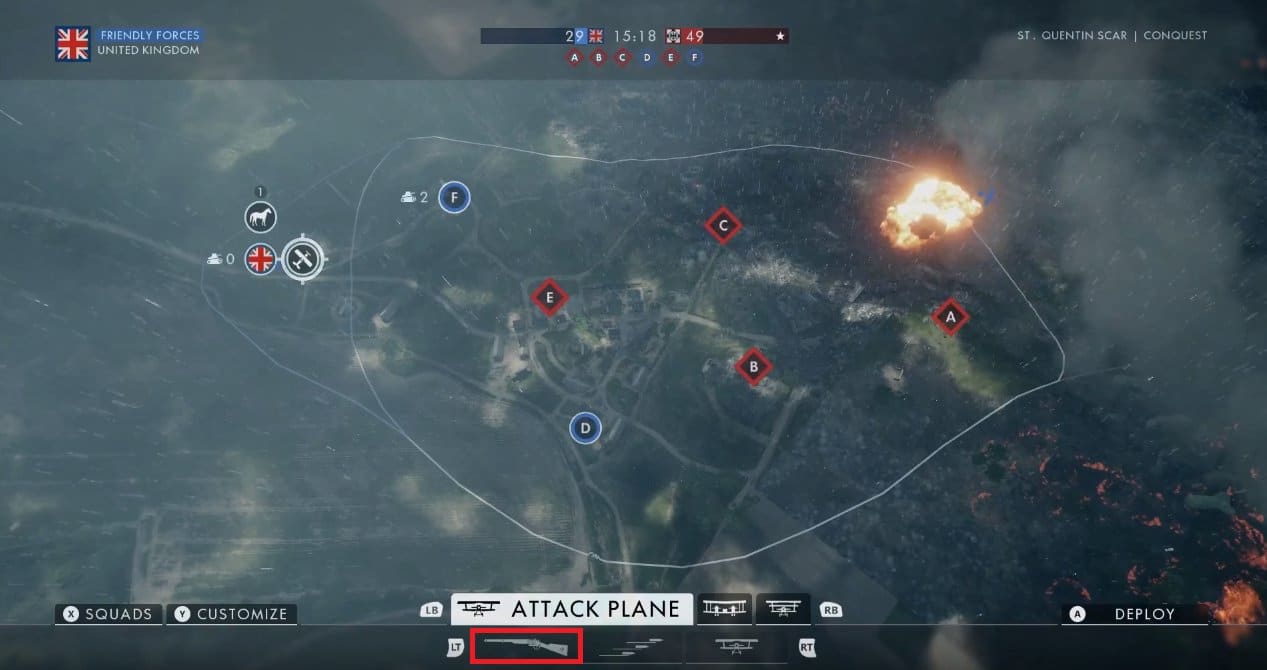Switch to the fighter plane tab
The width and height of the screenshot is (1267, 670).
click(783, 609)
